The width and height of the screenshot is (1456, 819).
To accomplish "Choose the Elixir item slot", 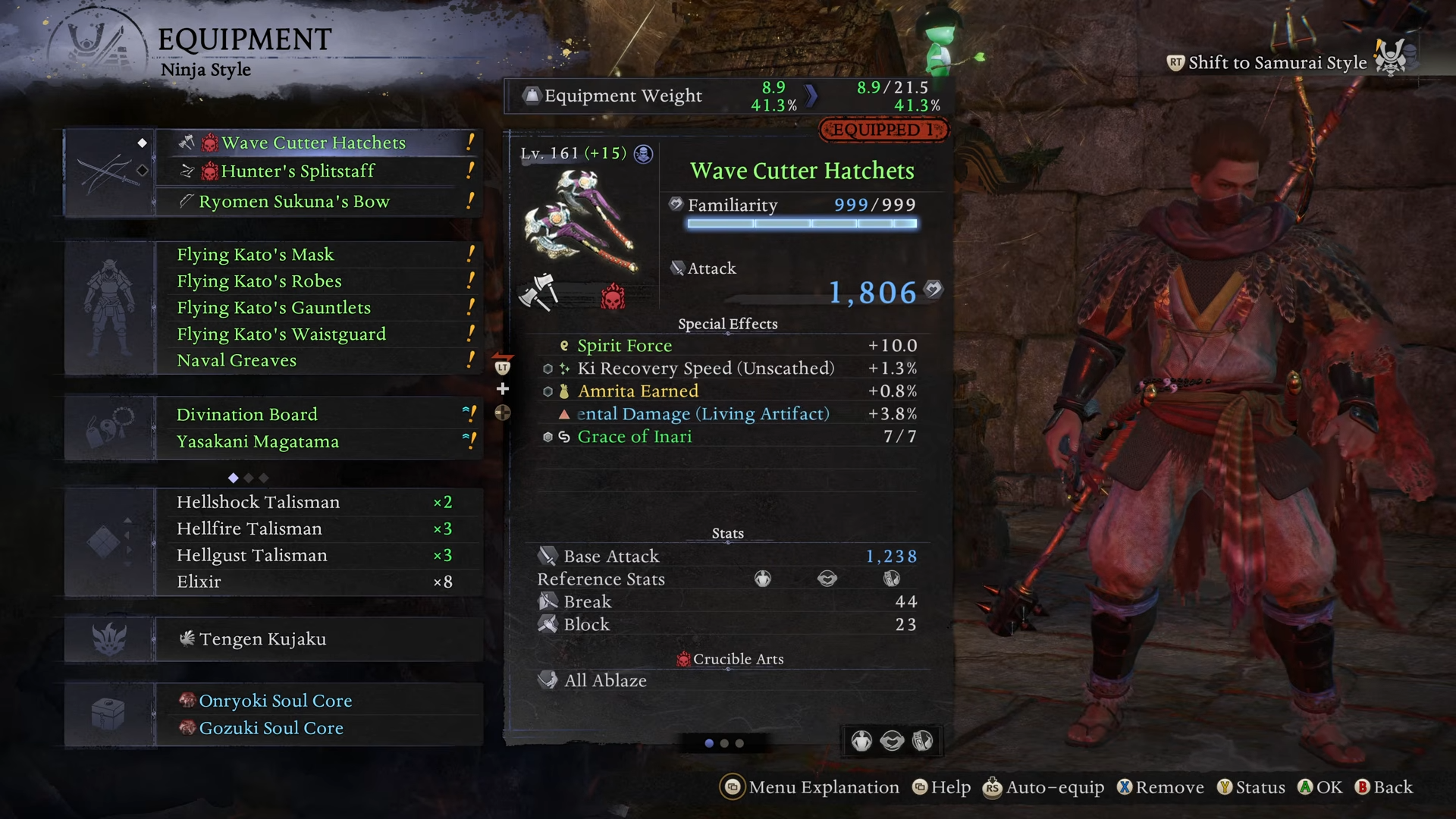I will pos(199,582).
